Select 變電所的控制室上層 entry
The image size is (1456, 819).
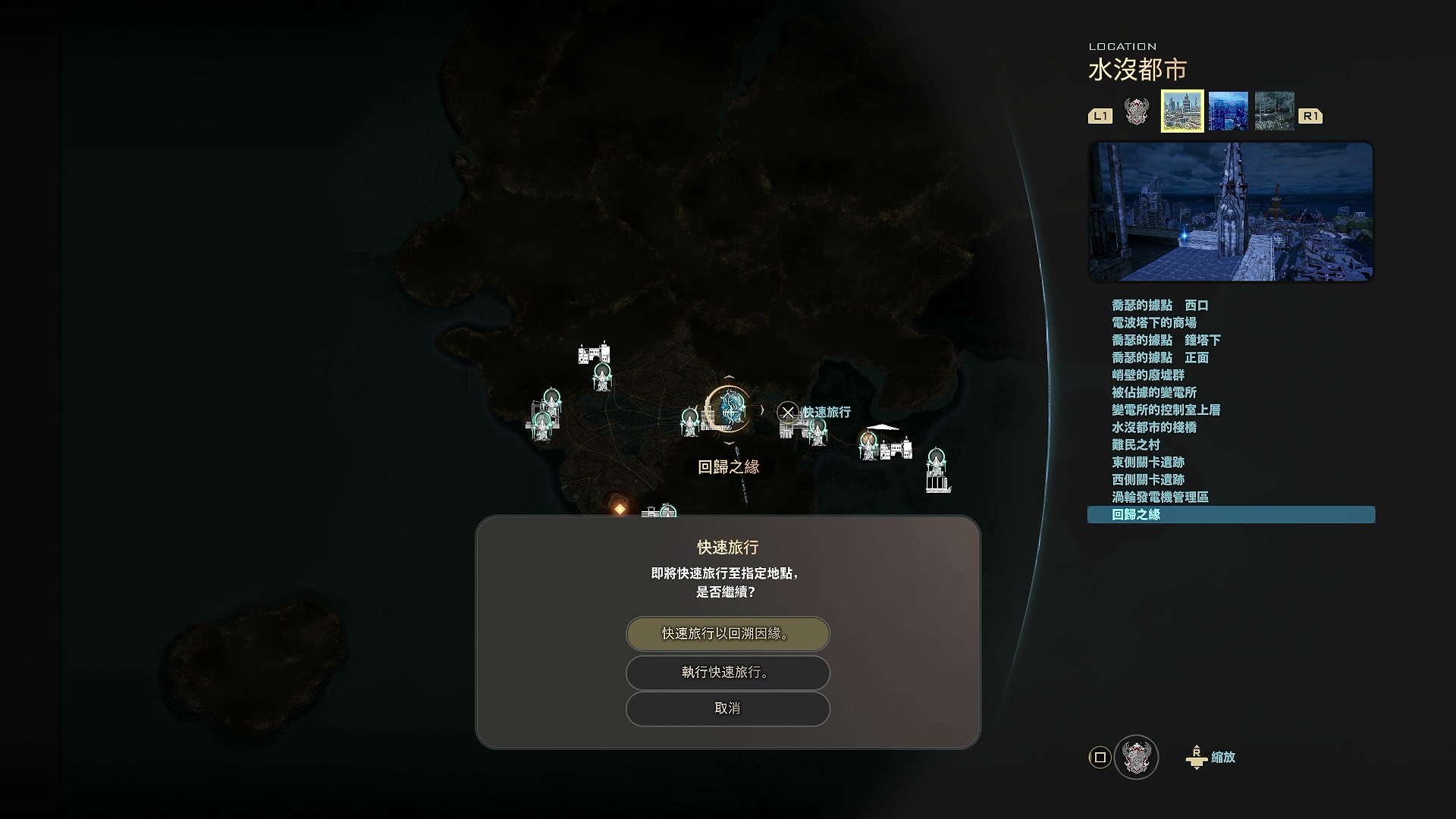point(1166,410)
